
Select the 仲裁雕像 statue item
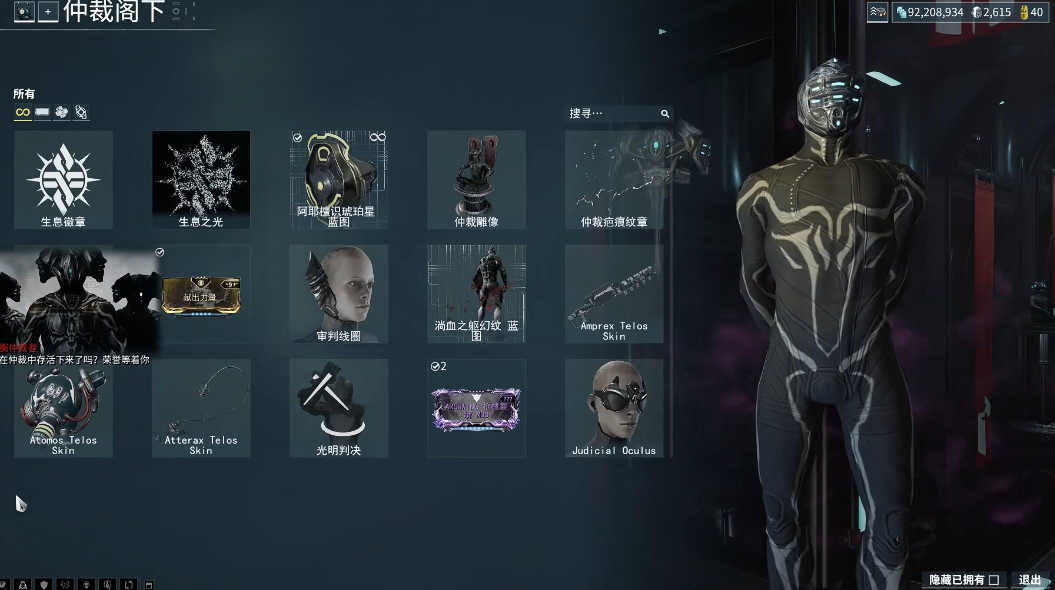click(476, 180)
